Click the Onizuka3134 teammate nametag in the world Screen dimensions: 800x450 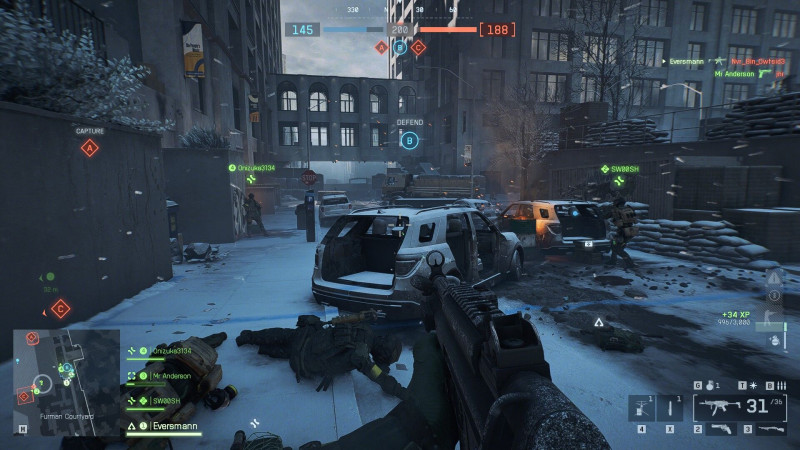pyautogui.click(x=257, y=168)
